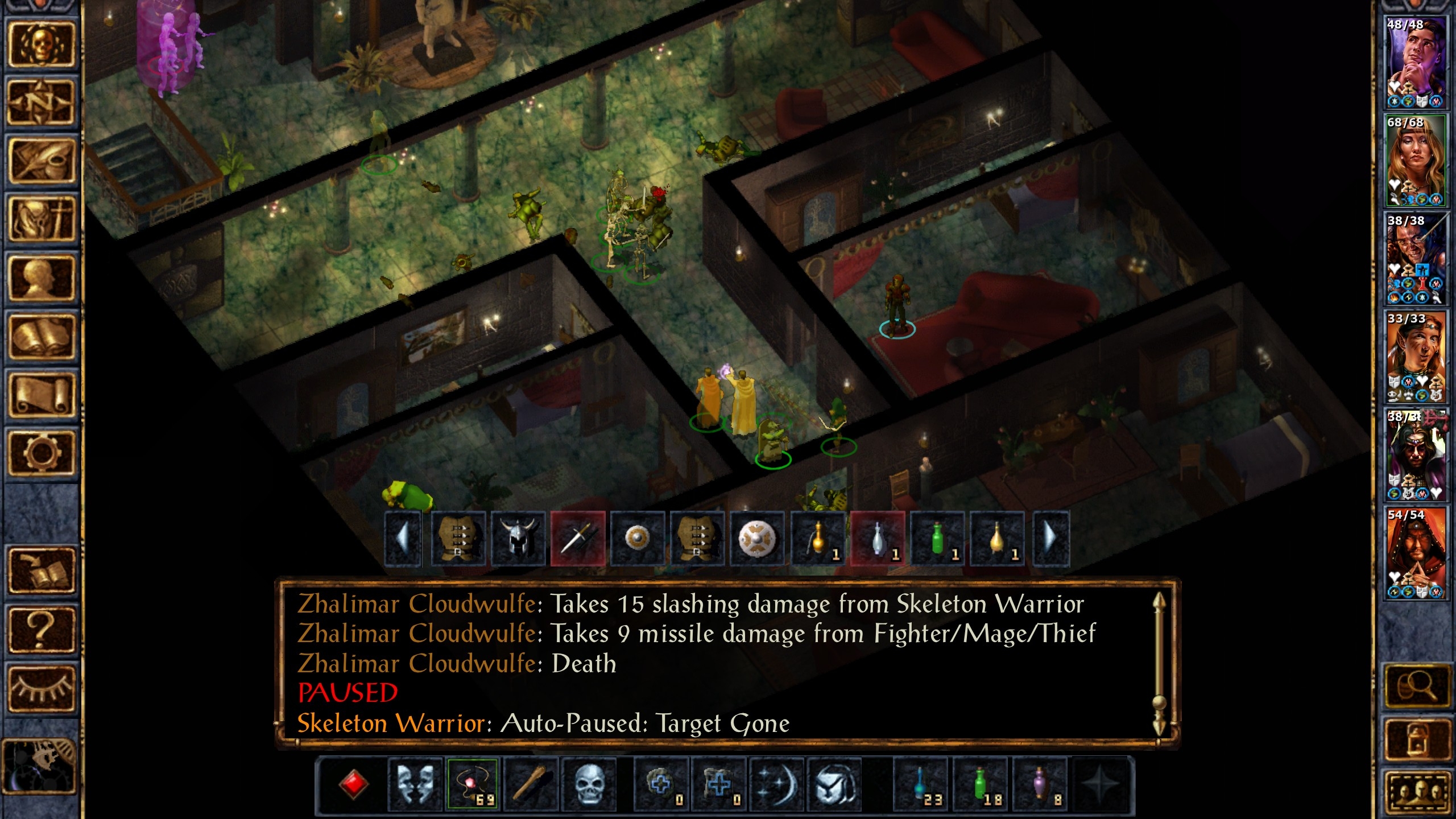The width and height of the screenshot is (1456, 819).
Task: Open the character record bust icon
Action: (41, 279)
